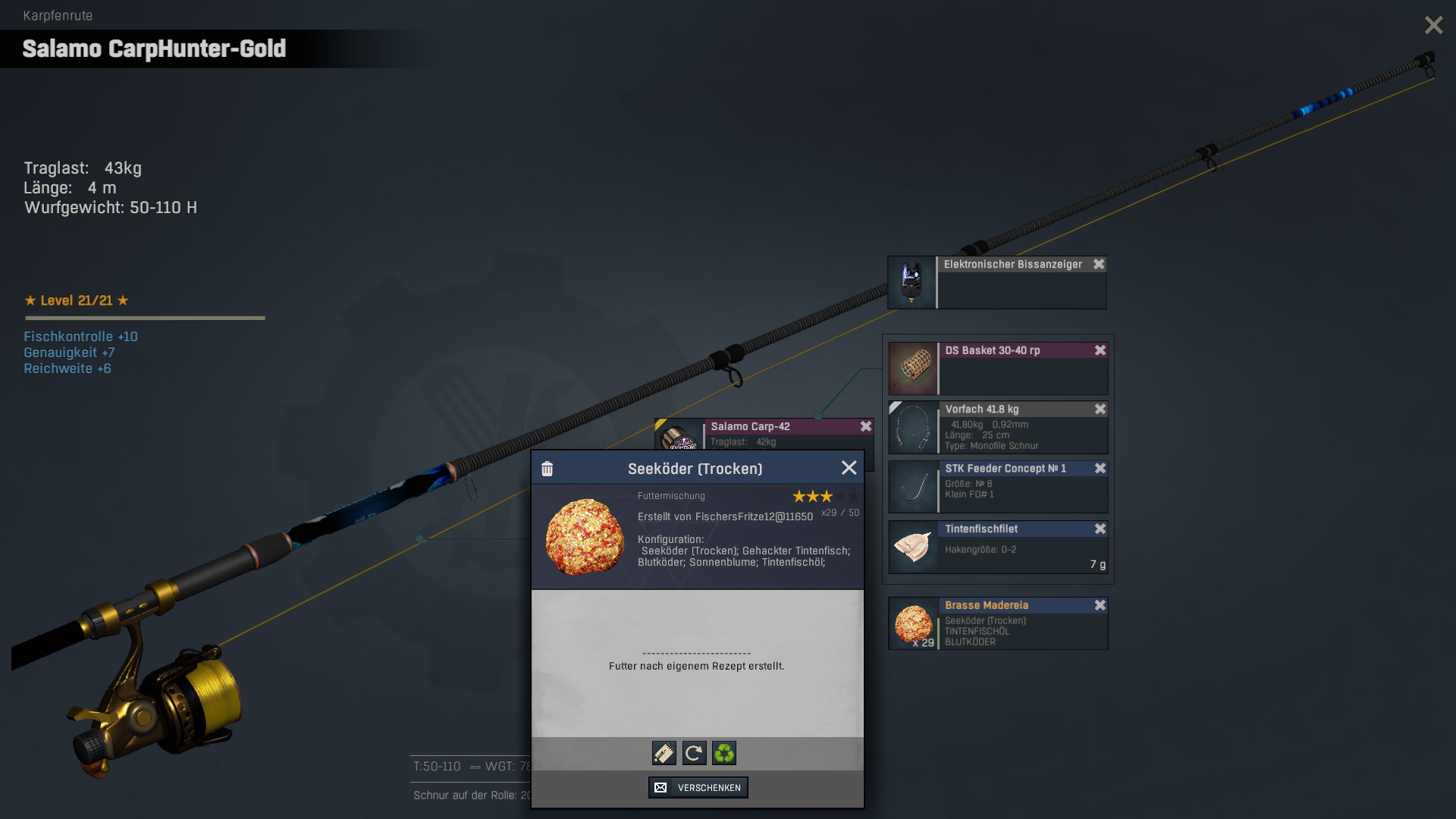Select the Elektronischer Bissanzeiger slot icon
The width and height of the screenshot is (1456, 819).
(912, 282)
